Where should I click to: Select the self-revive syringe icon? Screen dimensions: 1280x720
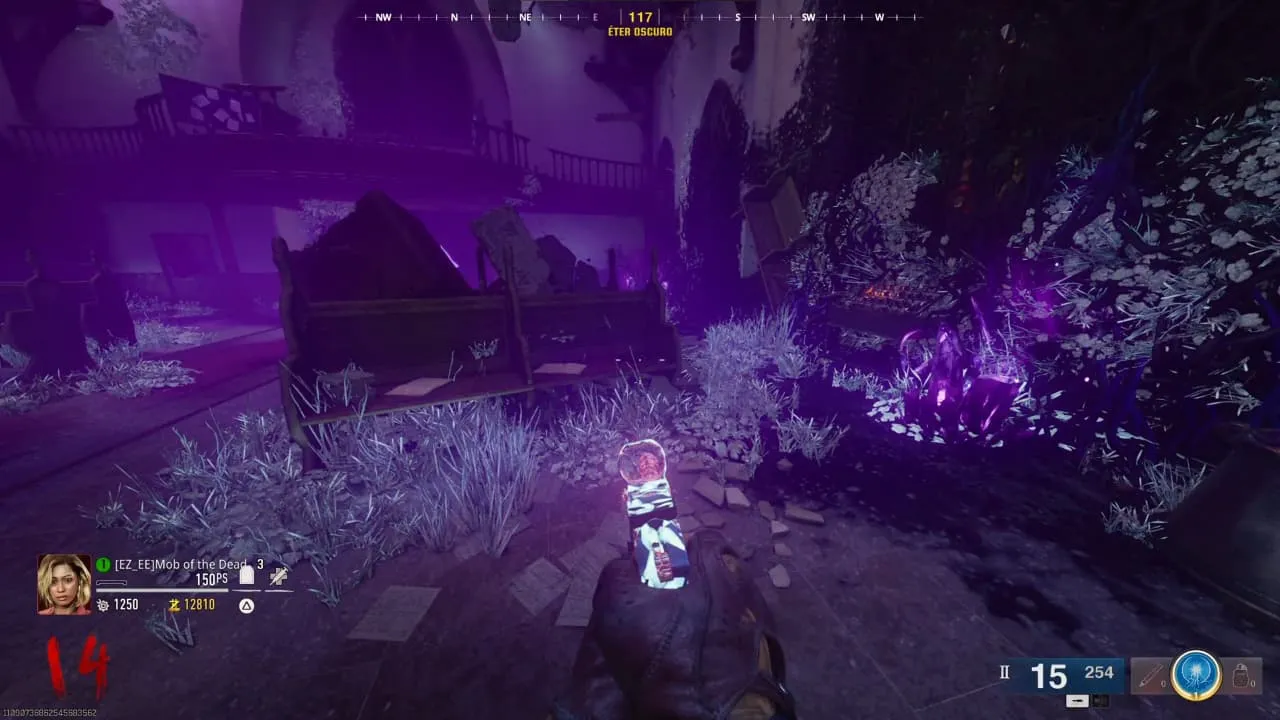pos(279,575)
